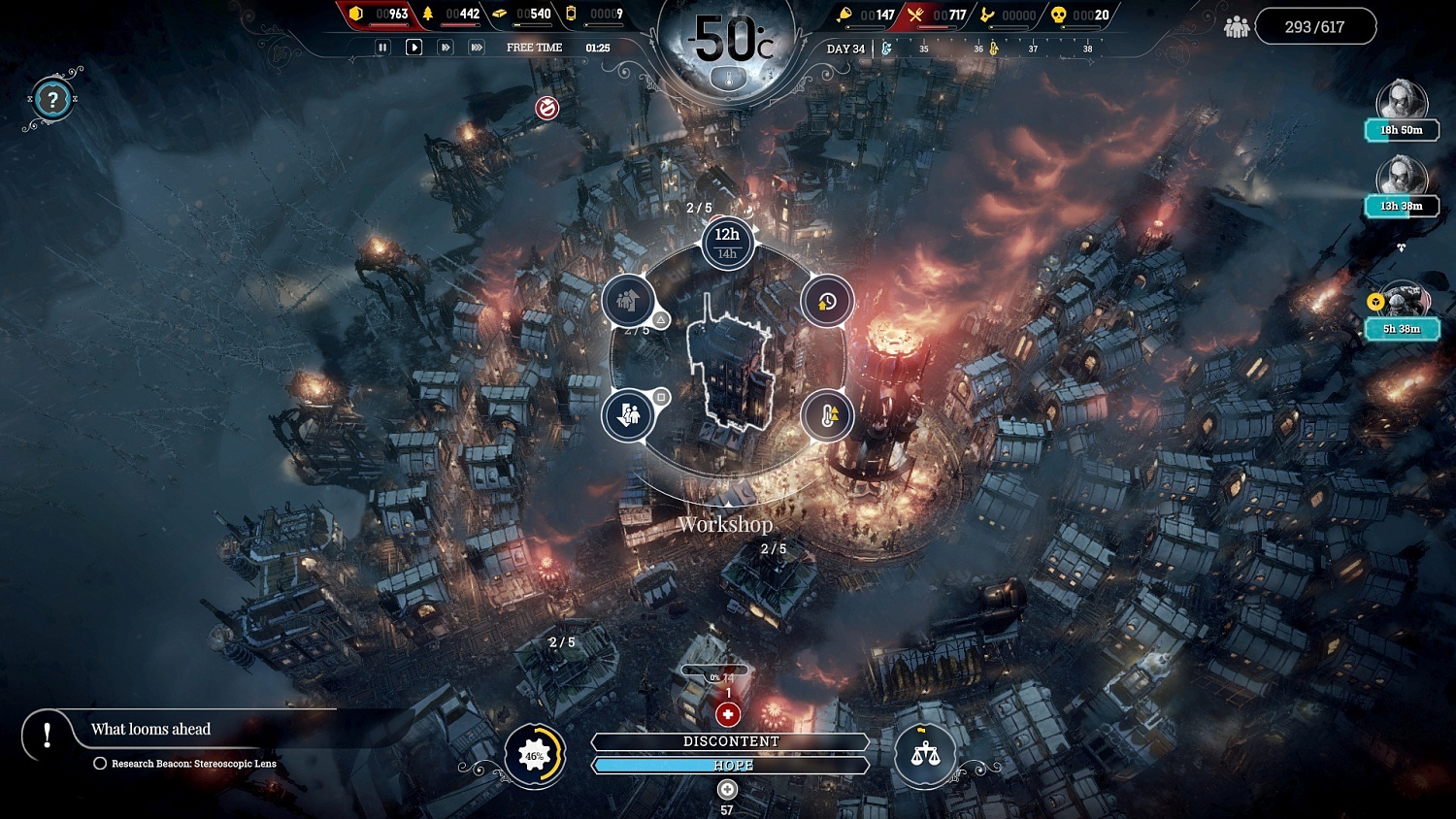Click the red medical cross marker
The width and height of the screenshot is (1456, 819).
pos(727,714)
